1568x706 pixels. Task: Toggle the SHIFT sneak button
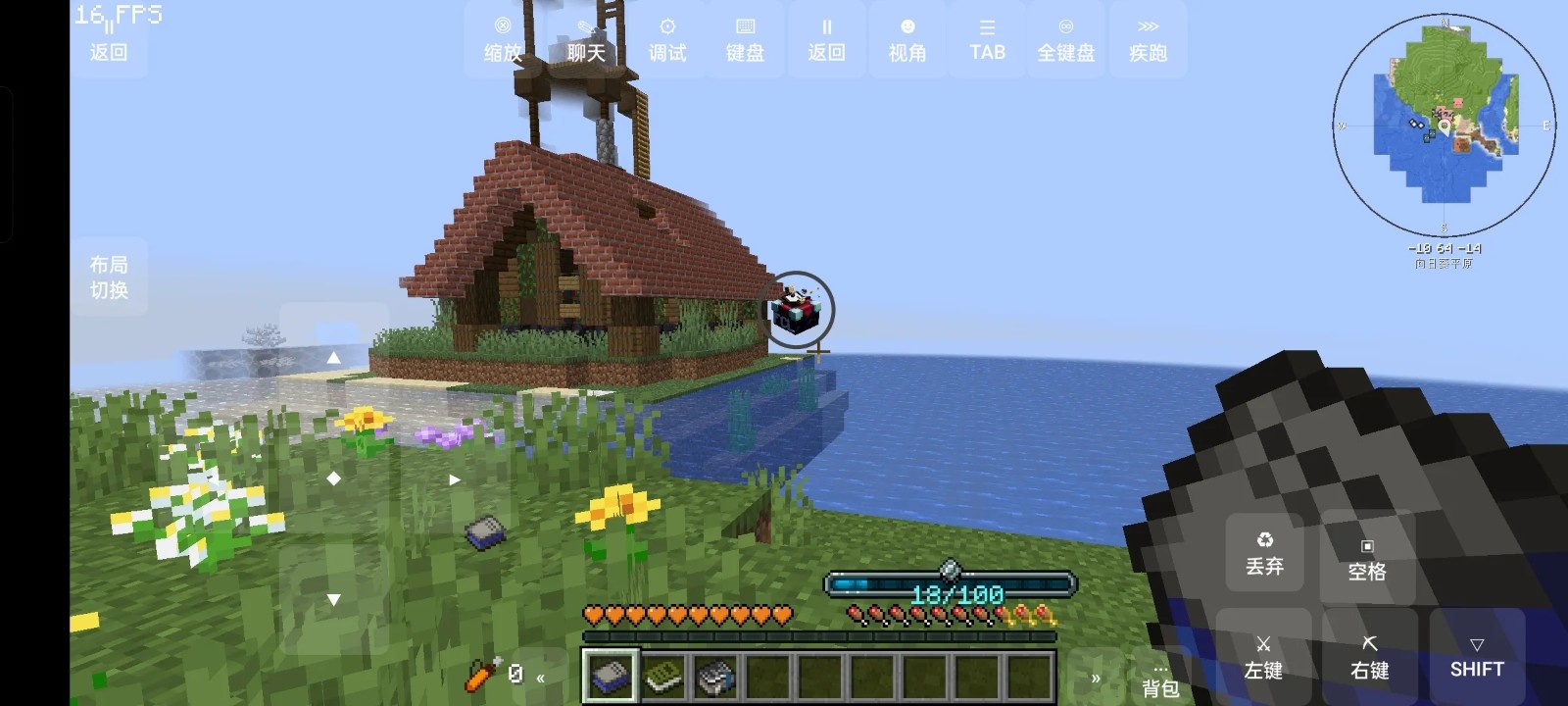tap(1477, 658)
